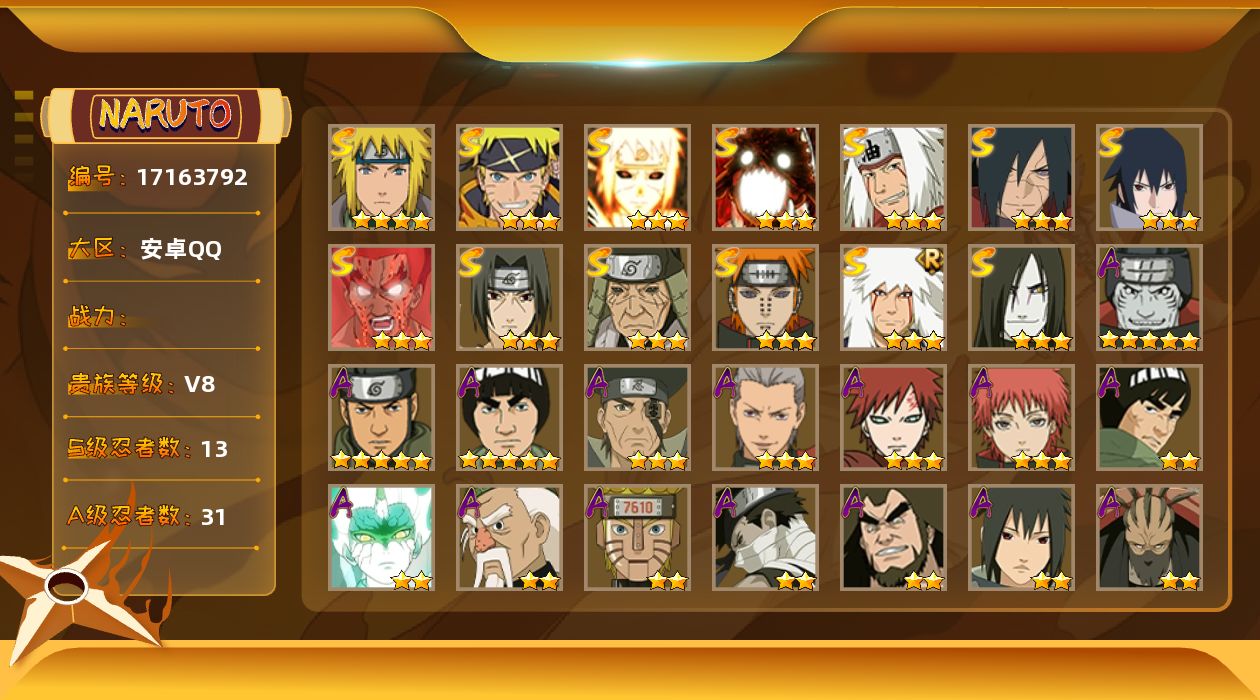The image size is (1260, 700).
Task: Select the Jiraiya portrait with R badge
Action: [893, 297]
